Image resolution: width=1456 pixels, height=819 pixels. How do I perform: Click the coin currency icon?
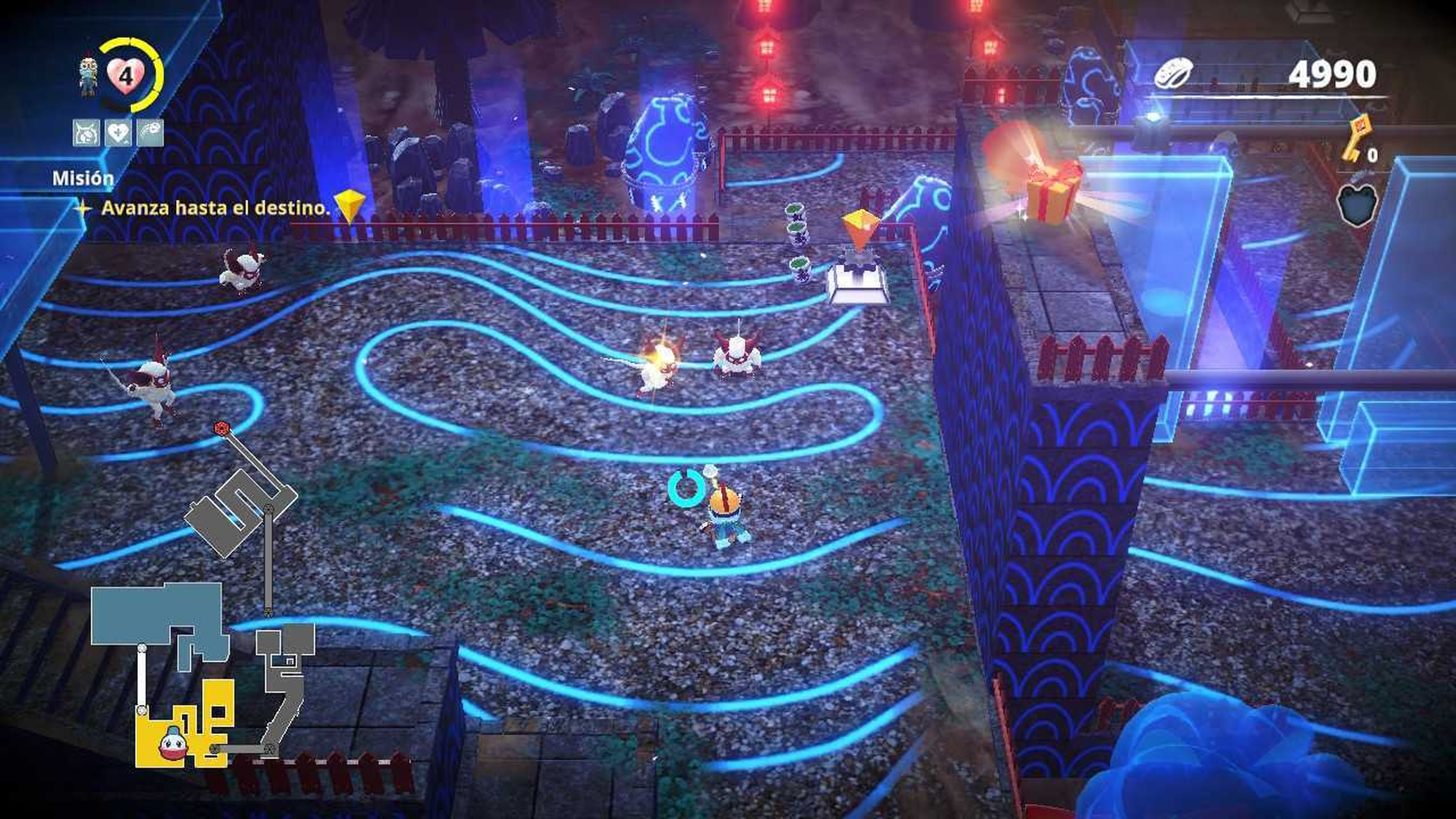(x=1173, y=75)
